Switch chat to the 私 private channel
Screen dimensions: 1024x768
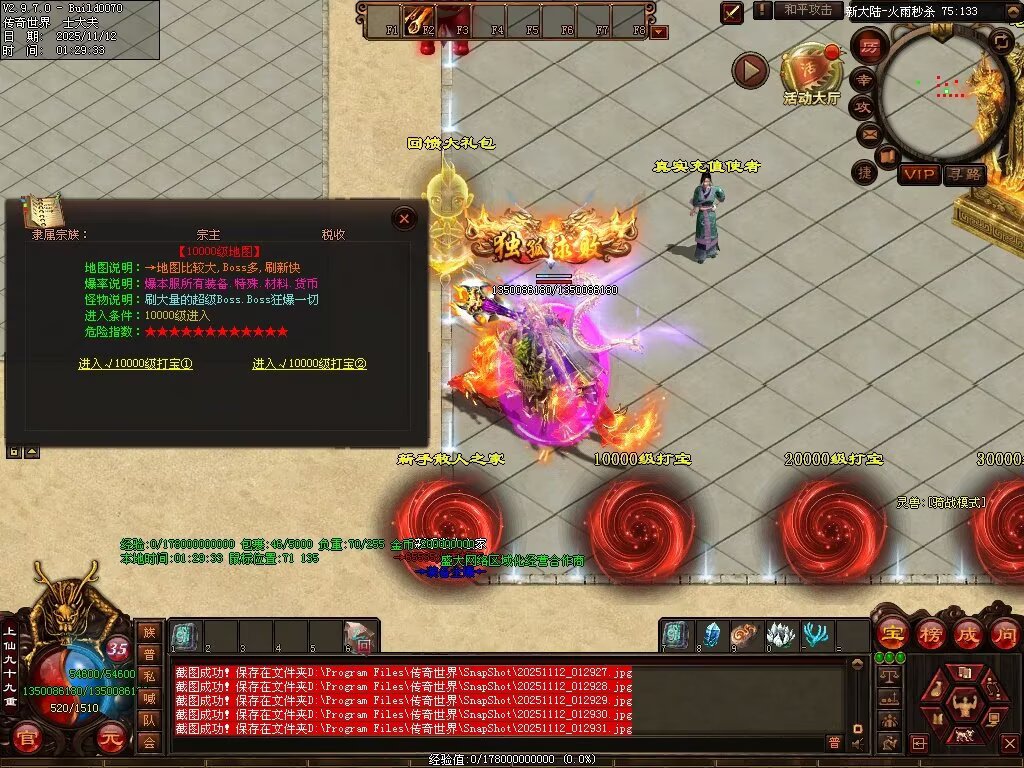click(x=148, y=675)
